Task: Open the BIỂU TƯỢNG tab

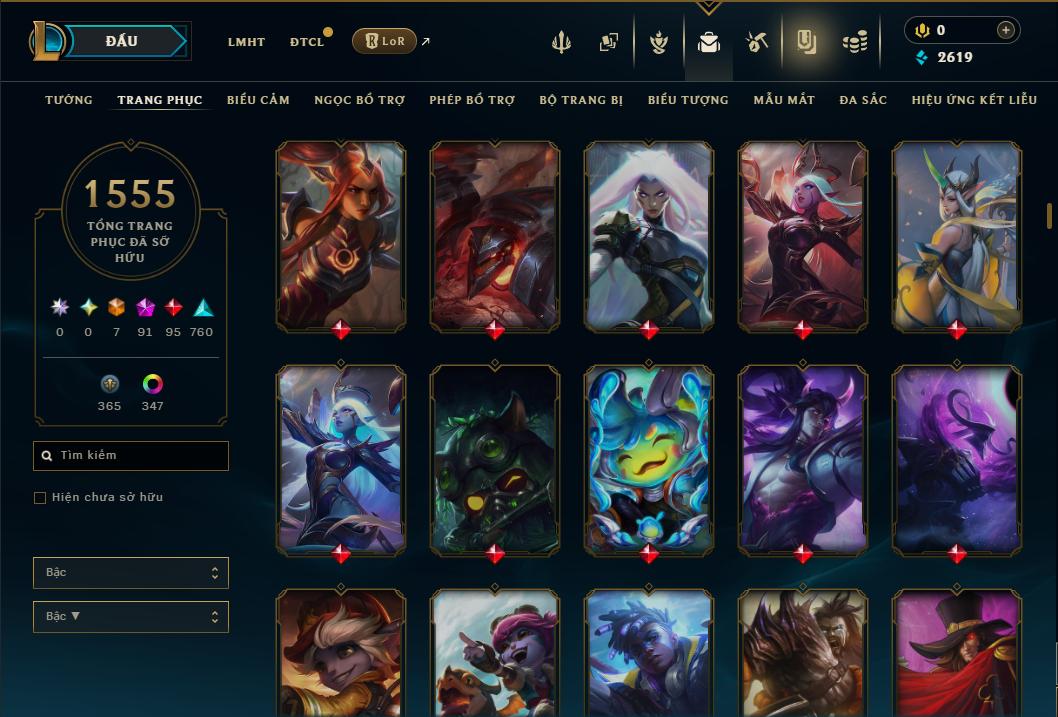Action: click(688, 100)
